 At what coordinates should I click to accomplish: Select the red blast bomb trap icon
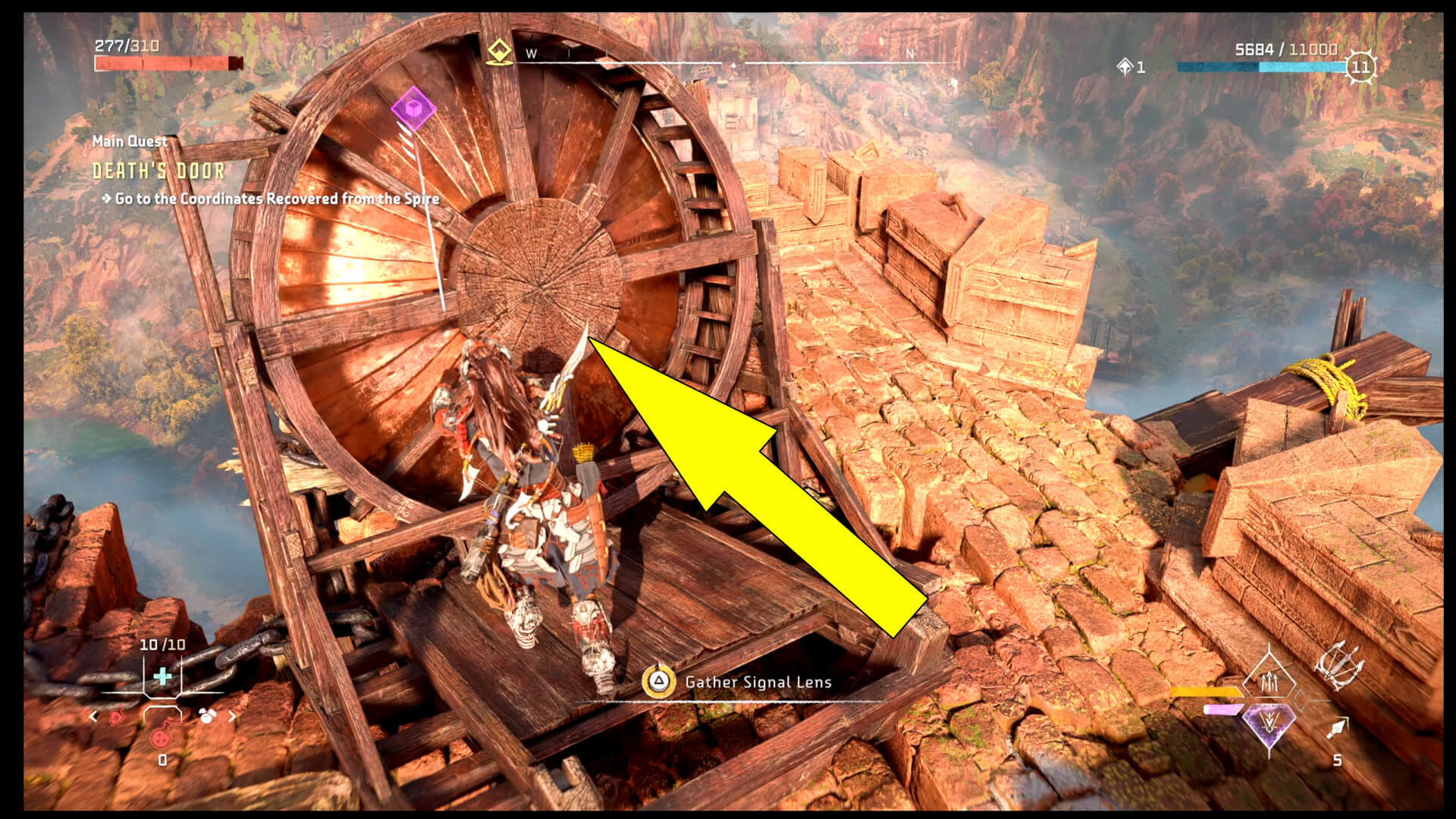click(x=161, y=738)
